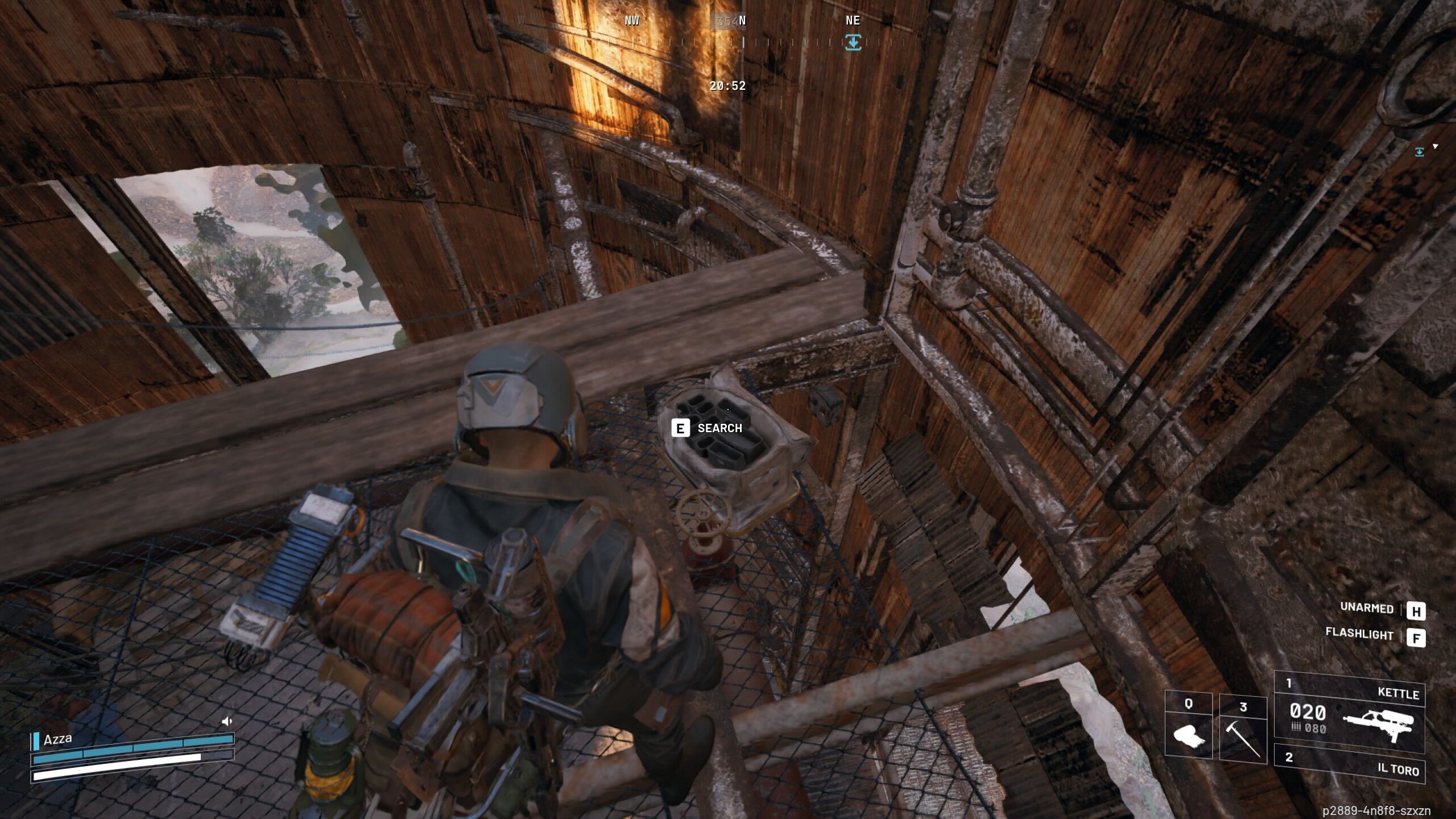Click the objective marker icon on the right wall
Viewport: 1456px width, 819px height.
pyautogui.click(x=1420, y=151)
